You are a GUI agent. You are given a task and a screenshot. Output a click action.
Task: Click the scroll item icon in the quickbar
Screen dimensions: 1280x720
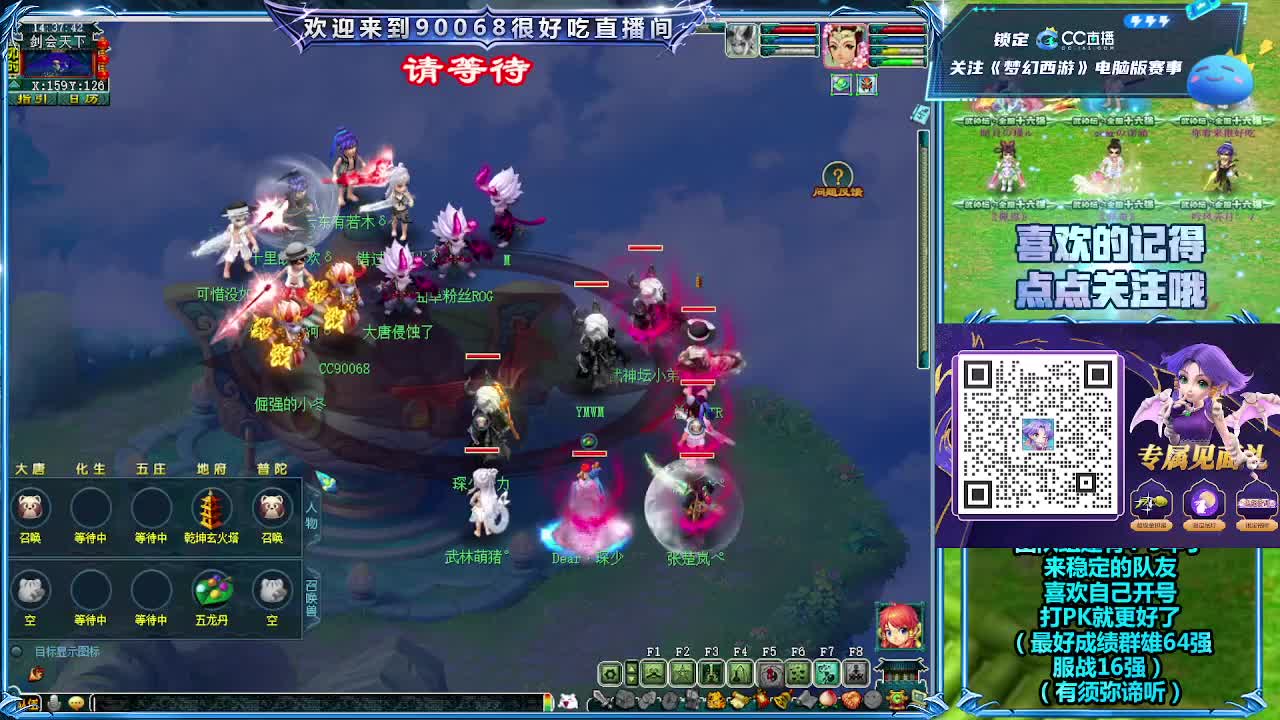(x=739, y=698)
